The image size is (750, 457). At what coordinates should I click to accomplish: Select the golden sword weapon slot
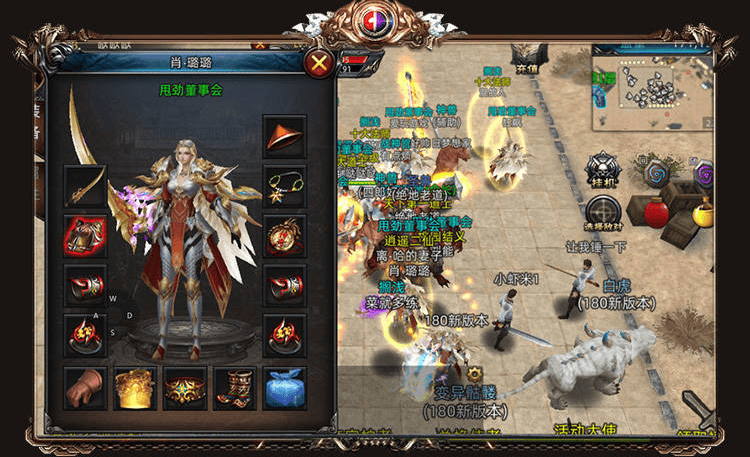(85, 185)
